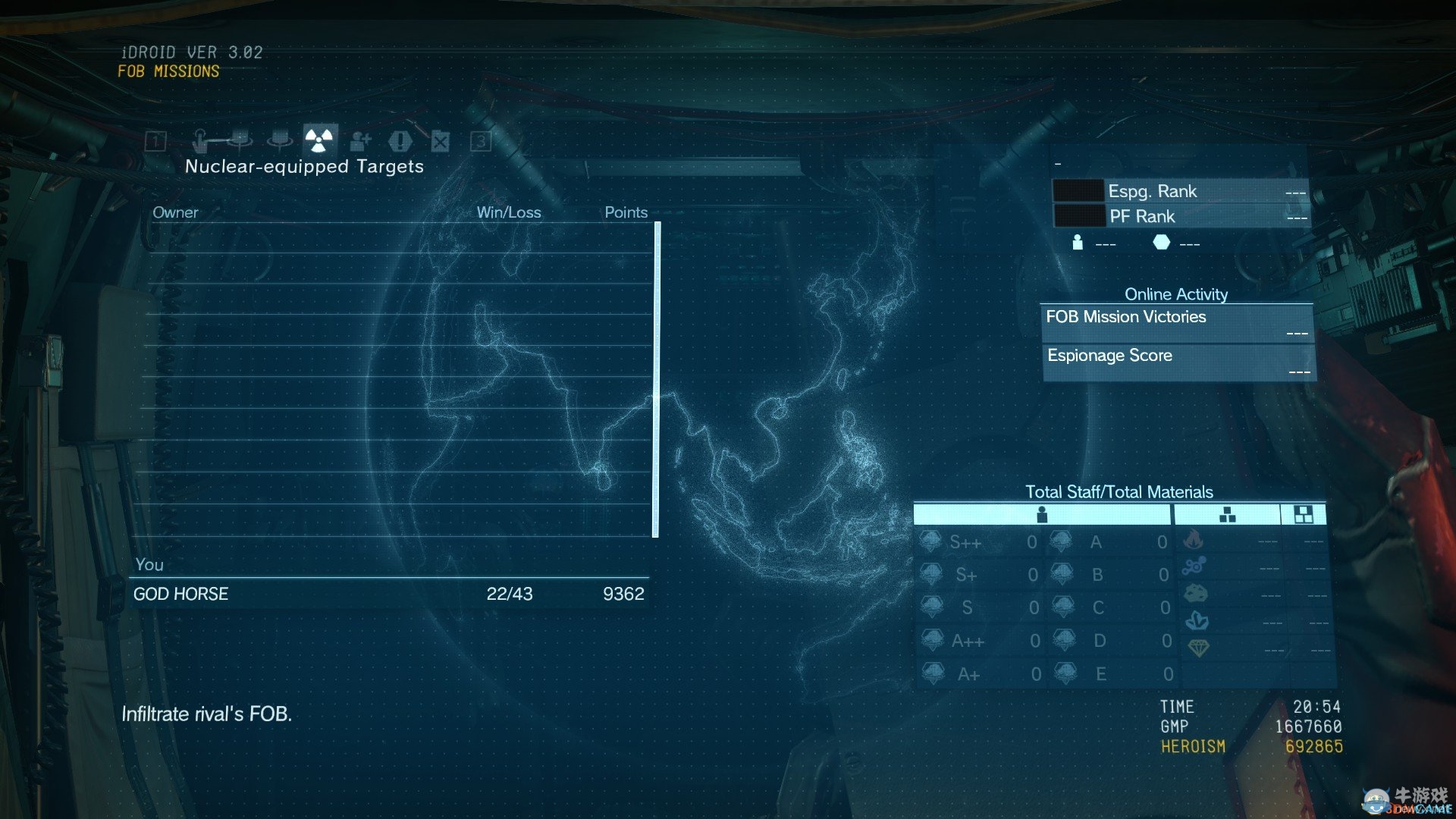Switch to the person-plus supporters tab
The height and width of the screenshot is (819, 1456).
pyautogui.click(x=360, y=140)
